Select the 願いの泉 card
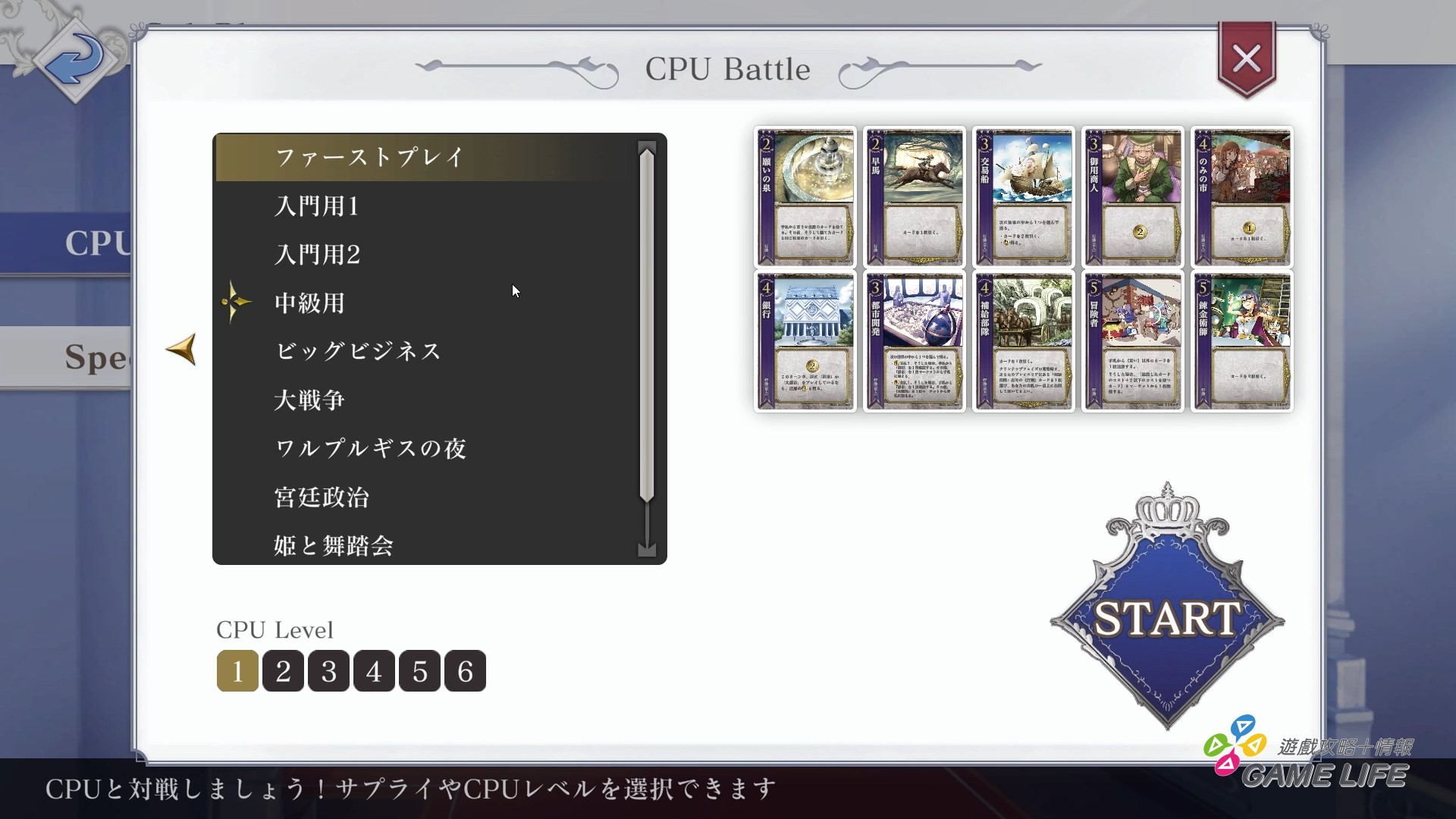 [x=805, y=197]
